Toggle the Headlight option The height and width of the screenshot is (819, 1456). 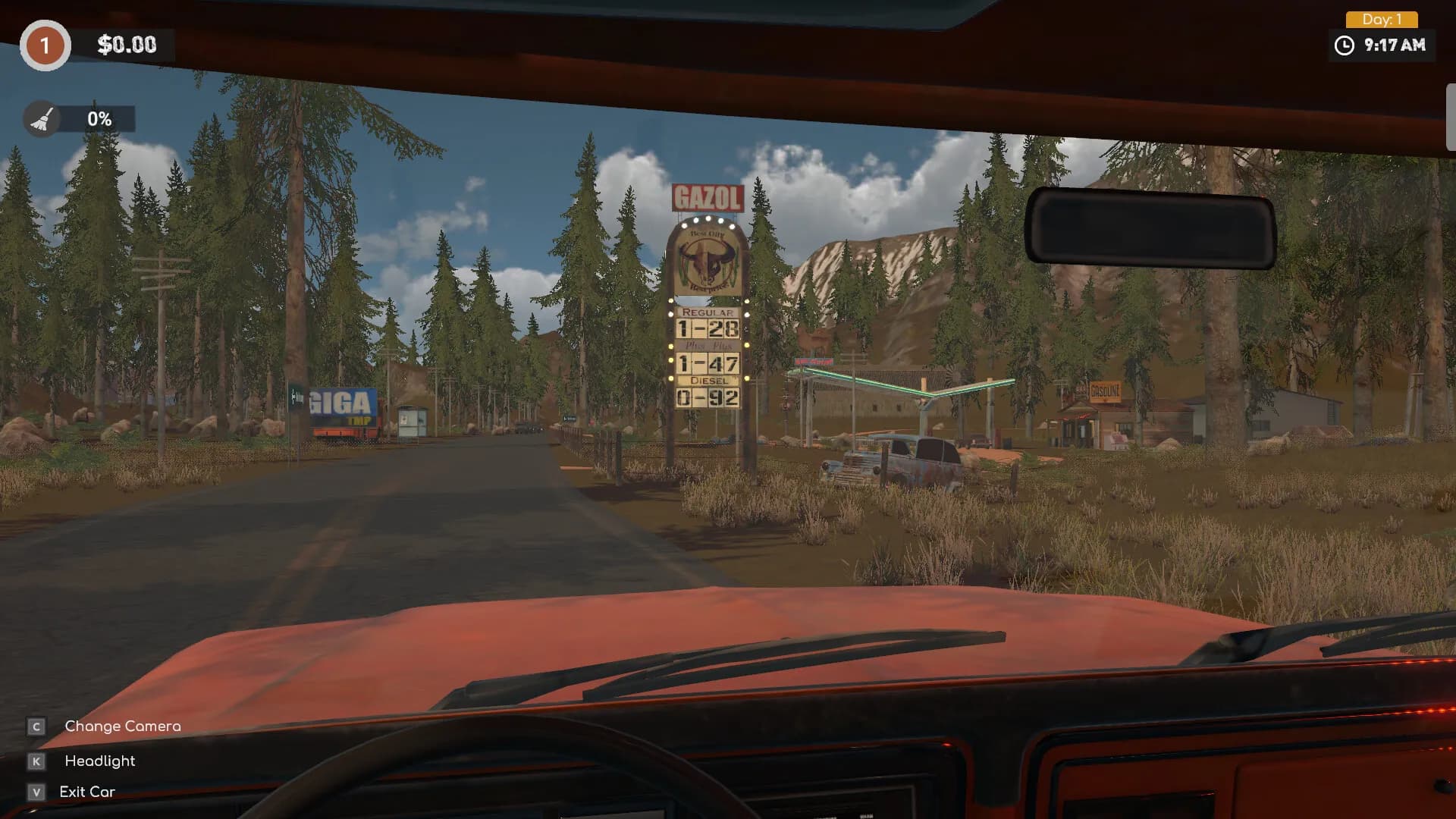pos(99,761)
